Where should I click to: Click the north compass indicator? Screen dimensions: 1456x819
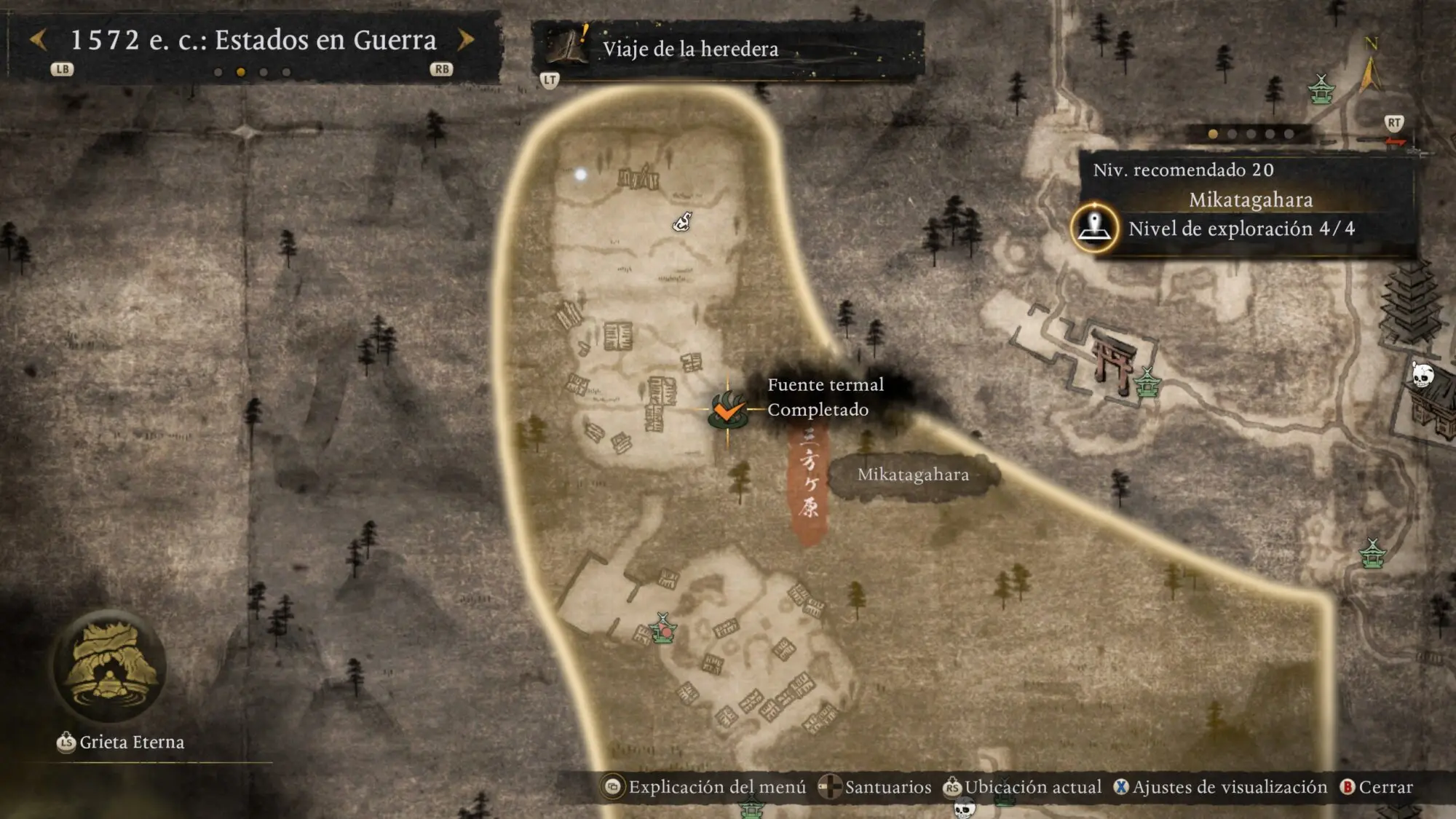click(x=1371, y=66)
